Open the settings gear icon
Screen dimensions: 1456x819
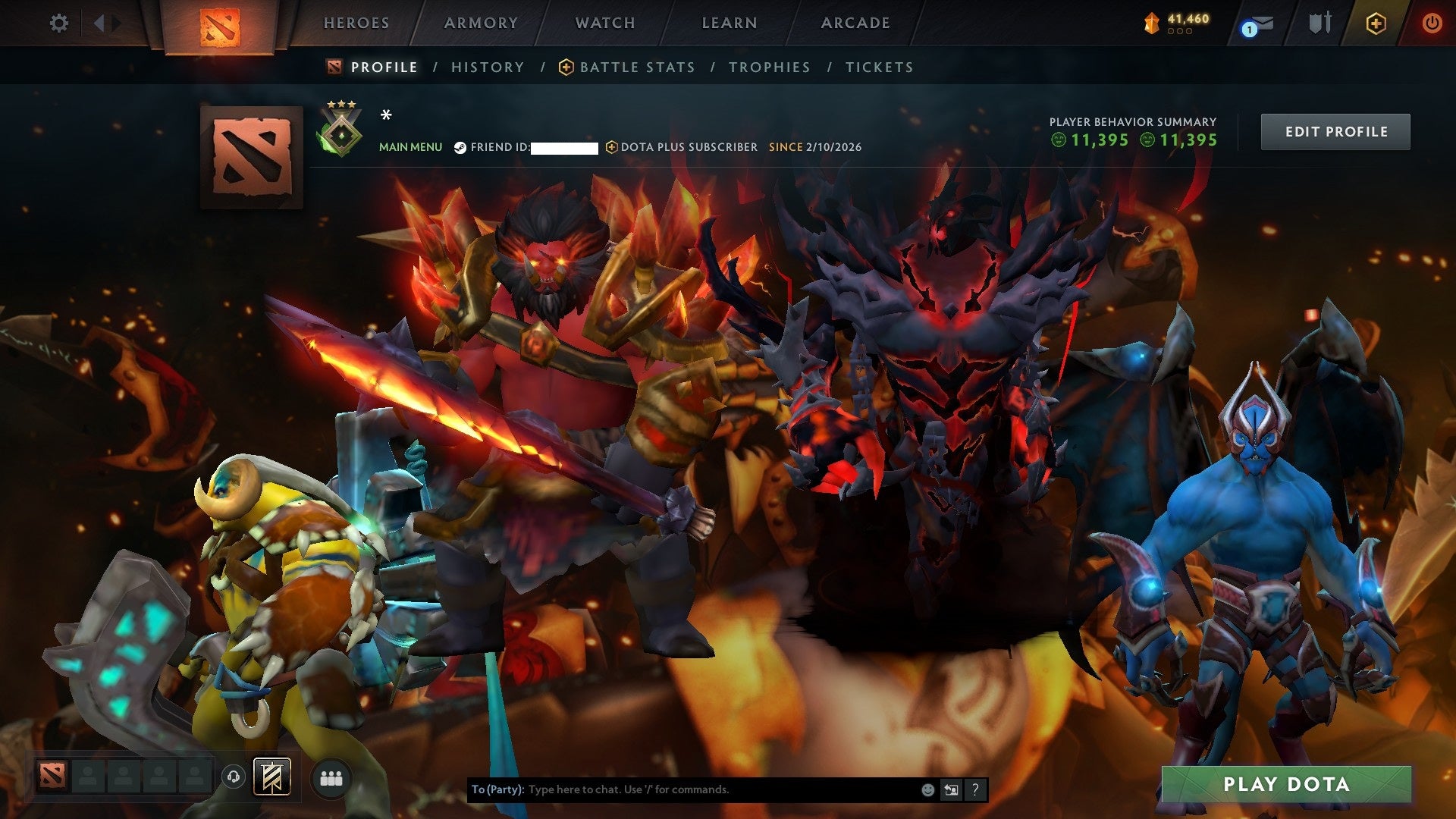pos(57,23)
